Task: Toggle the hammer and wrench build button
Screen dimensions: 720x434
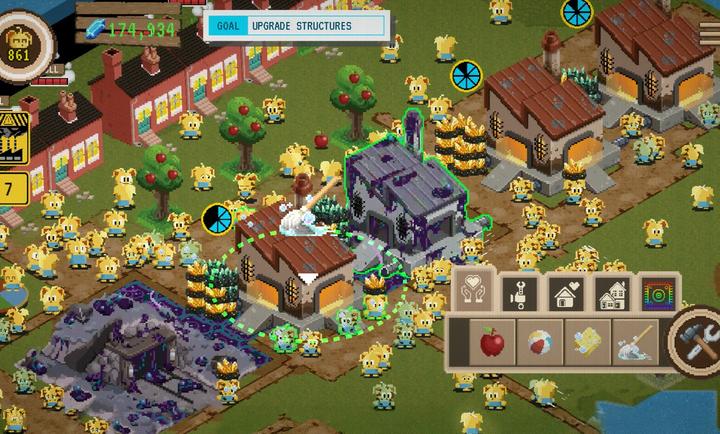Action: pos(696,338)
